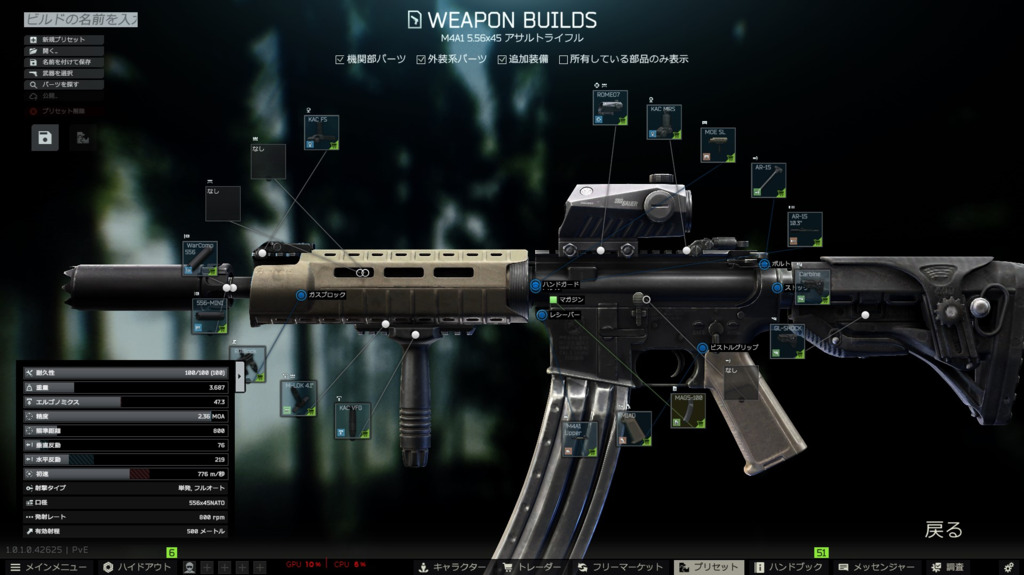The width and height of the screenshot is (1024, 575).
Task: Select the ROMEO7 sight part slot
Action: (x=610, y=108)
